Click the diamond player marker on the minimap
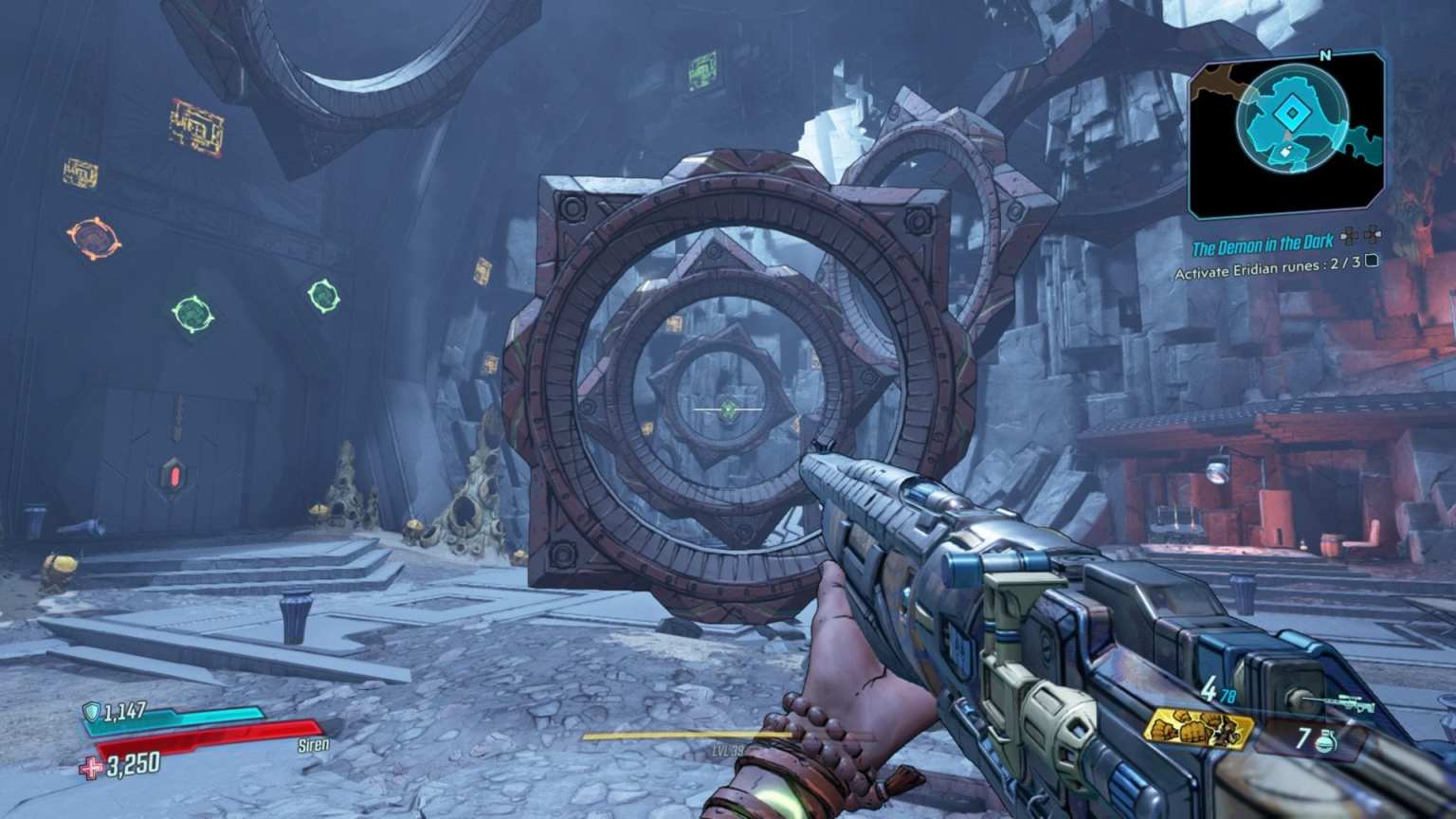The image size is (1456, 819). point(1291,111)
